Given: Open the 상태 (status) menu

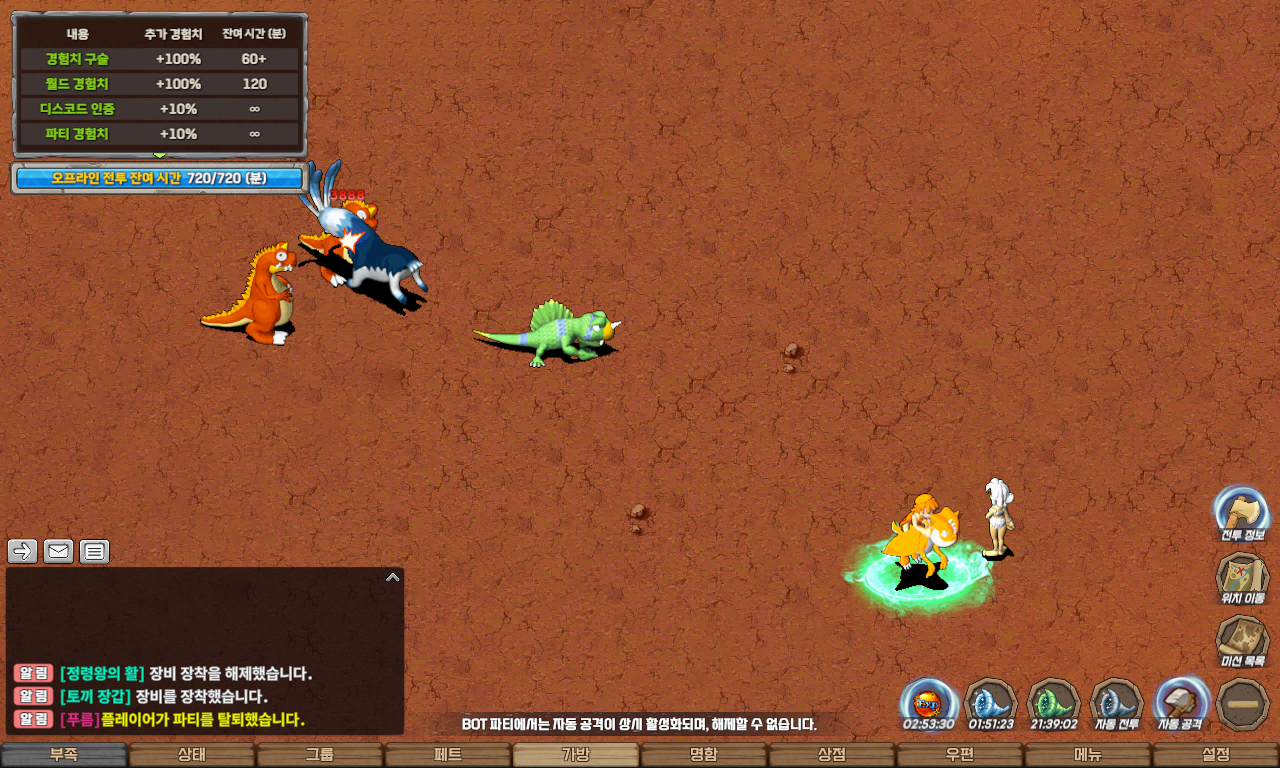Looking at the screenshot, I should (192, 755).
